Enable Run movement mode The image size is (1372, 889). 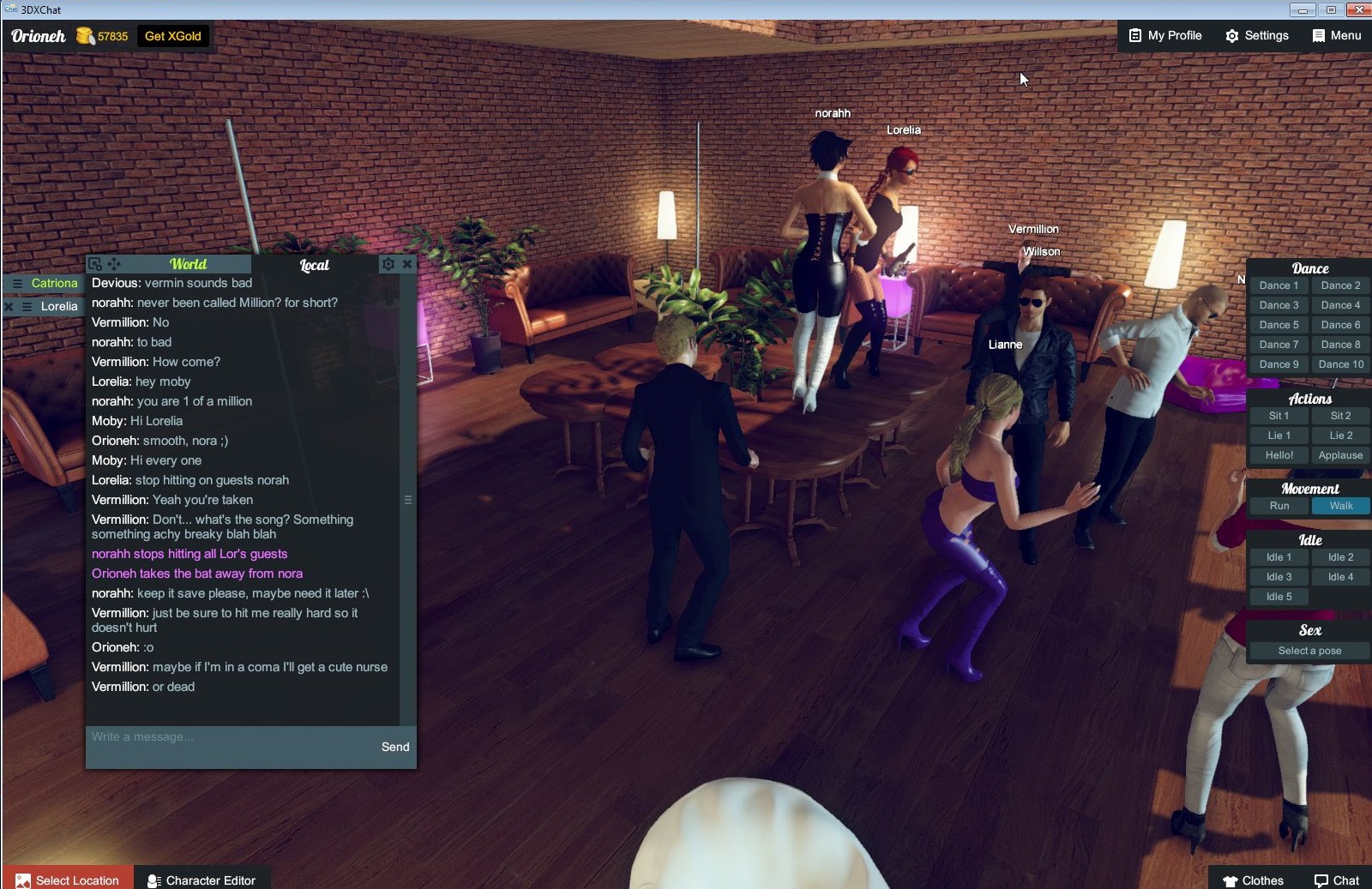(1278, 506)
